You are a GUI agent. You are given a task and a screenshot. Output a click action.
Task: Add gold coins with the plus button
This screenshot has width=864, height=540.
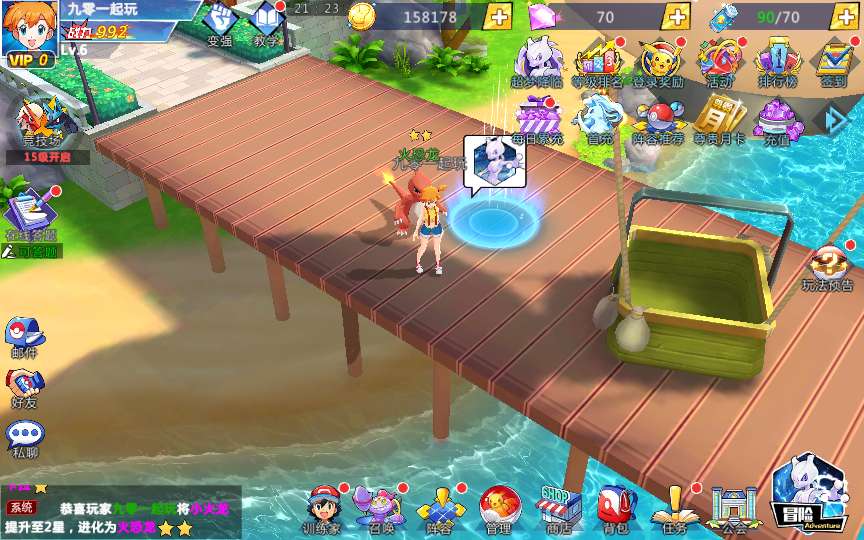(x=497, y=16)
